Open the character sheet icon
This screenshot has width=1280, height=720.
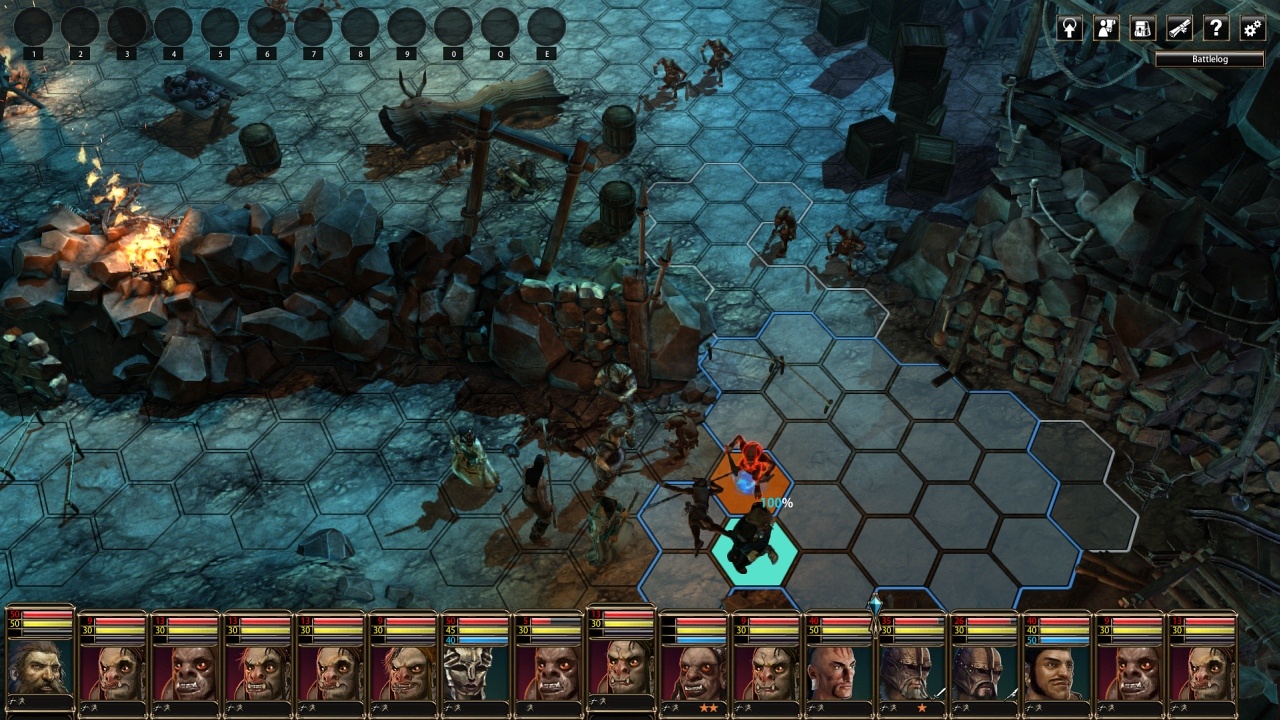point(1106,28)
